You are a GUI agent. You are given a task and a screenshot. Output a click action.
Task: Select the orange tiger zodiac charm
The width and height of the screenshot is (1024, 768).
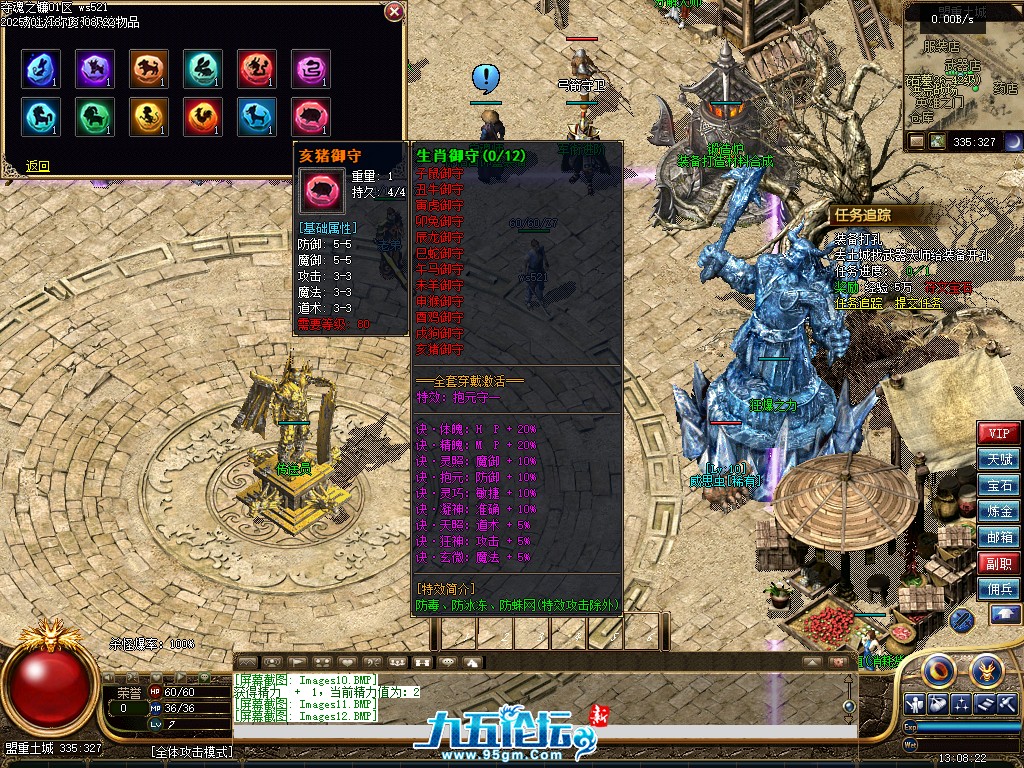[148, 69]
